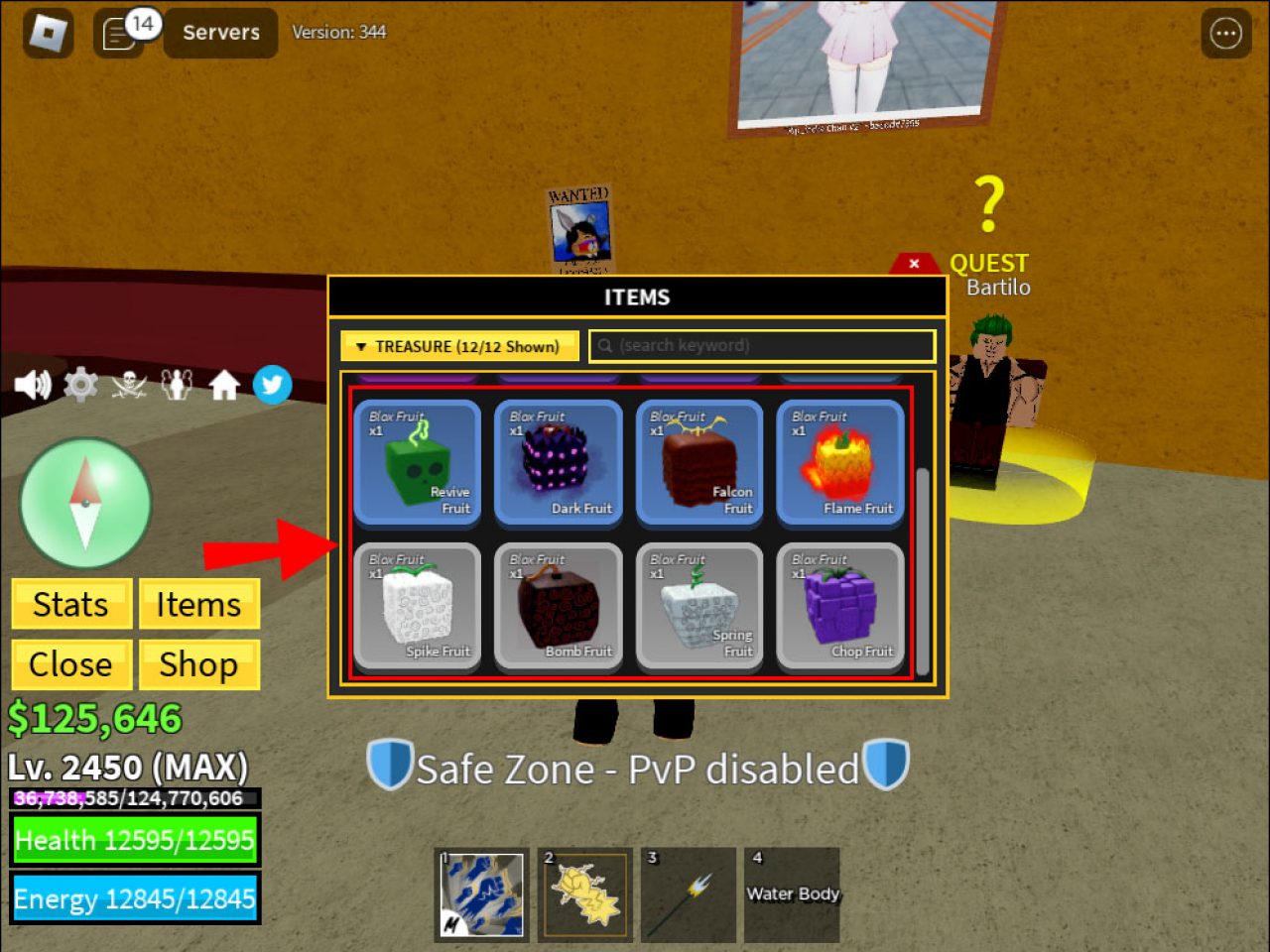Open the Shop
The width and height of the screenshot is (1270, 952).
coord(198,664)
